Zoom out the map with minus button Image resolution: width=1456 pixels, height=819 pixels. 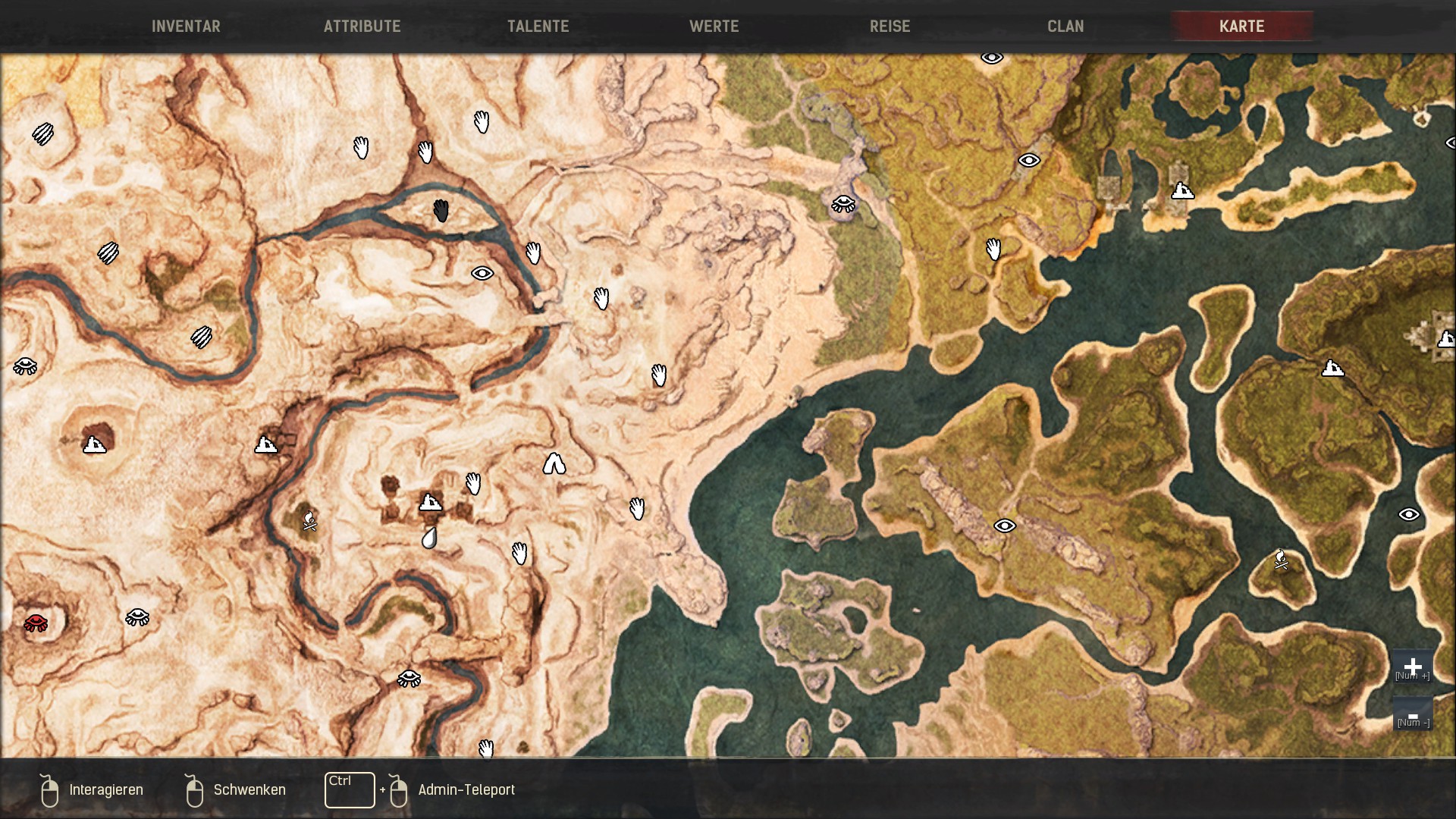pos(1412,715)
